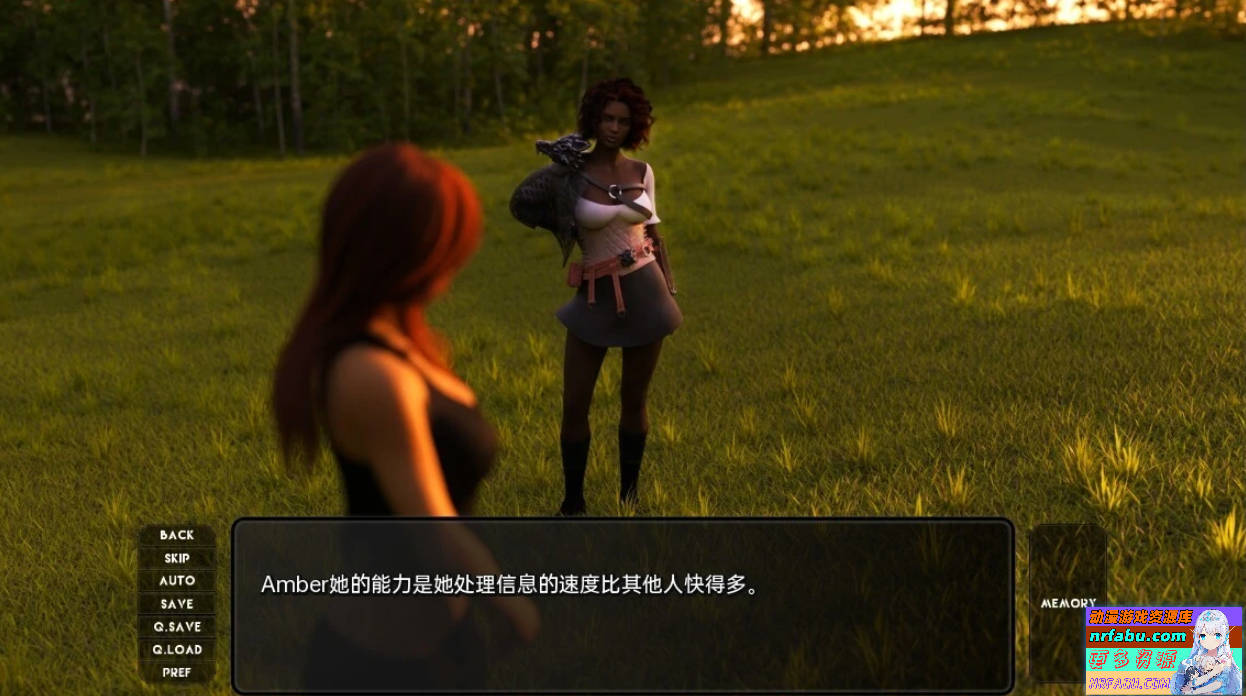Screen dimensions: 1246x696
Task: Open the SAVE menu
Action: 177,604
